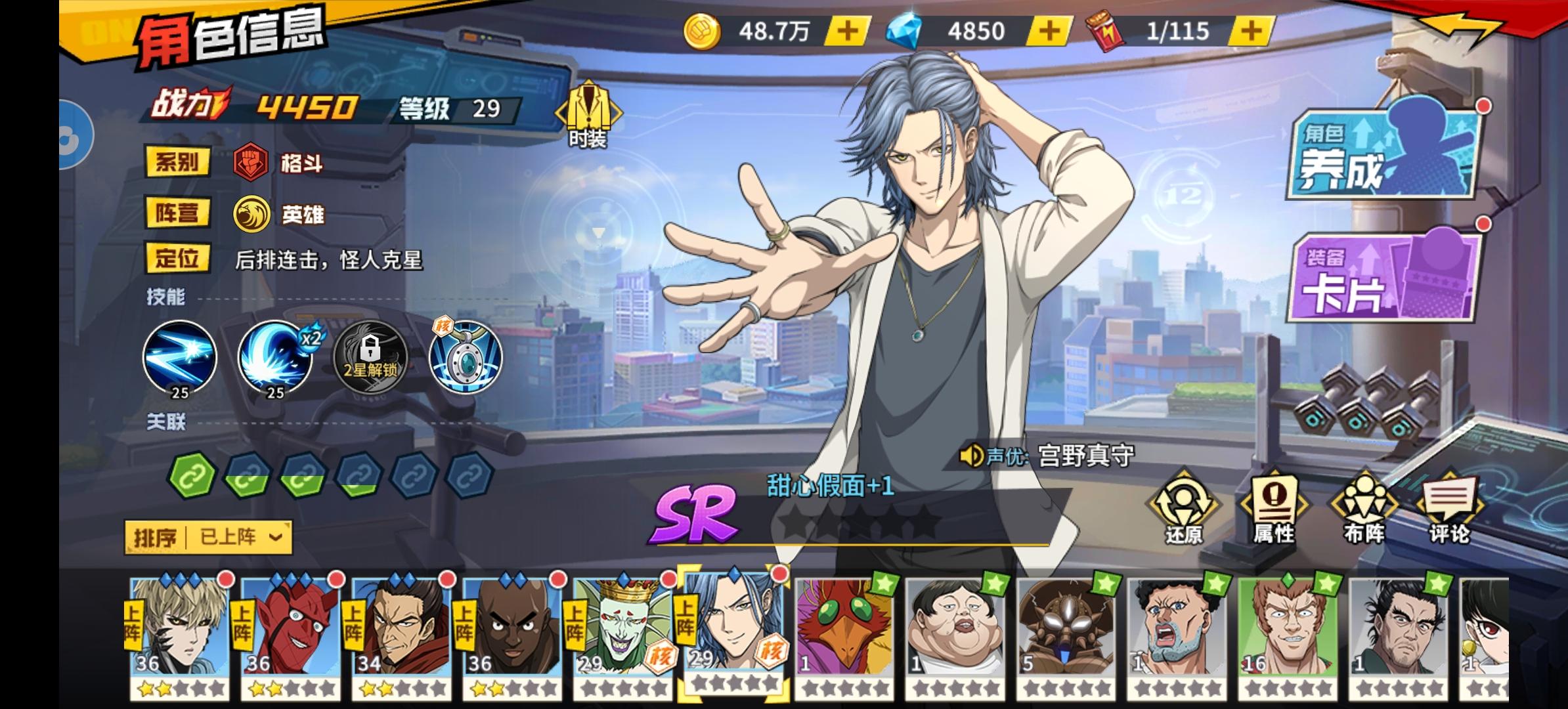Add more gold coins with plus button

(x=847, y=31)
